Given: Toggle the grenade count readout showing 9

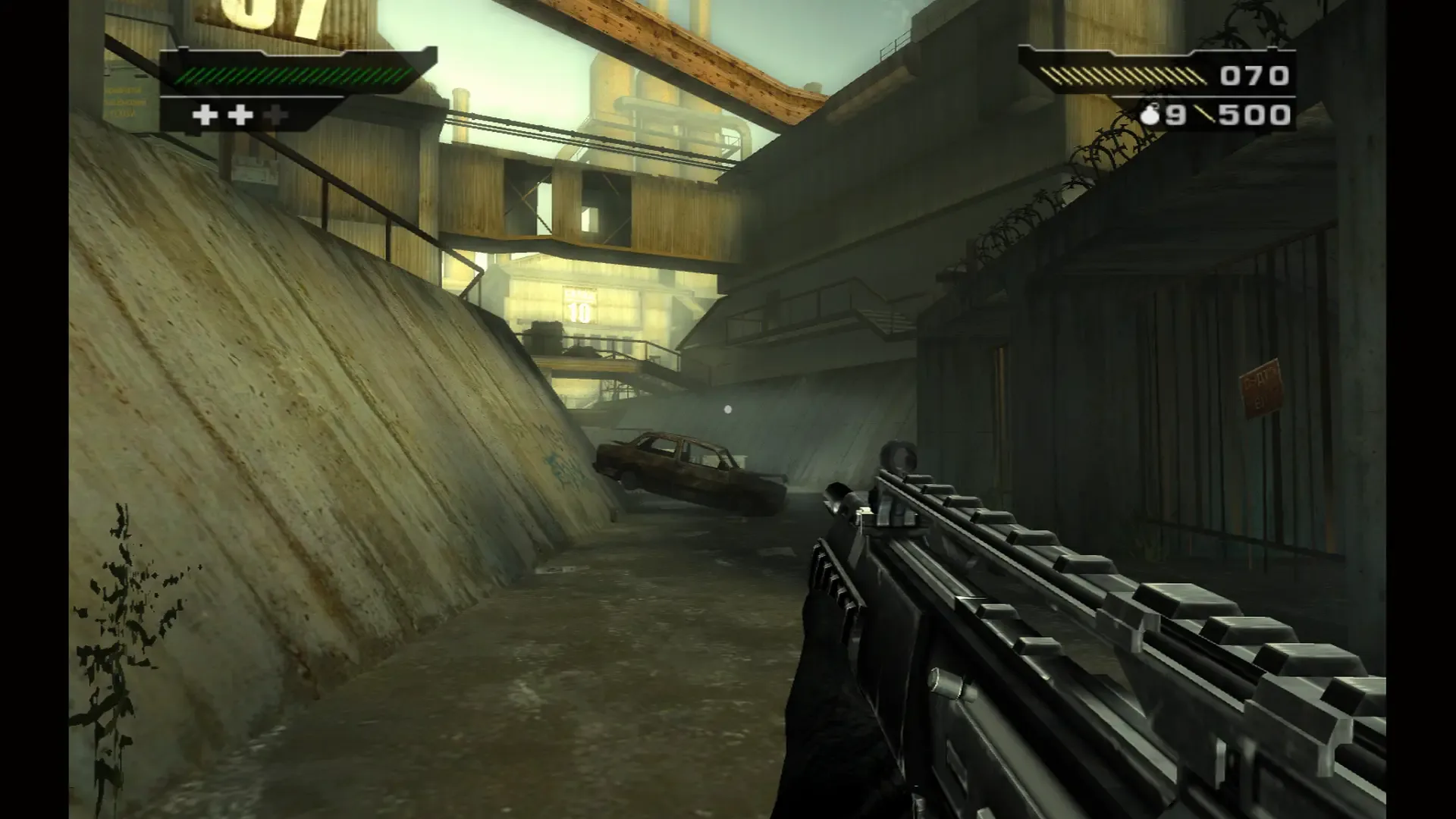Looking at the screenshot, I should pyautogui.click(x=1176, y=114).
